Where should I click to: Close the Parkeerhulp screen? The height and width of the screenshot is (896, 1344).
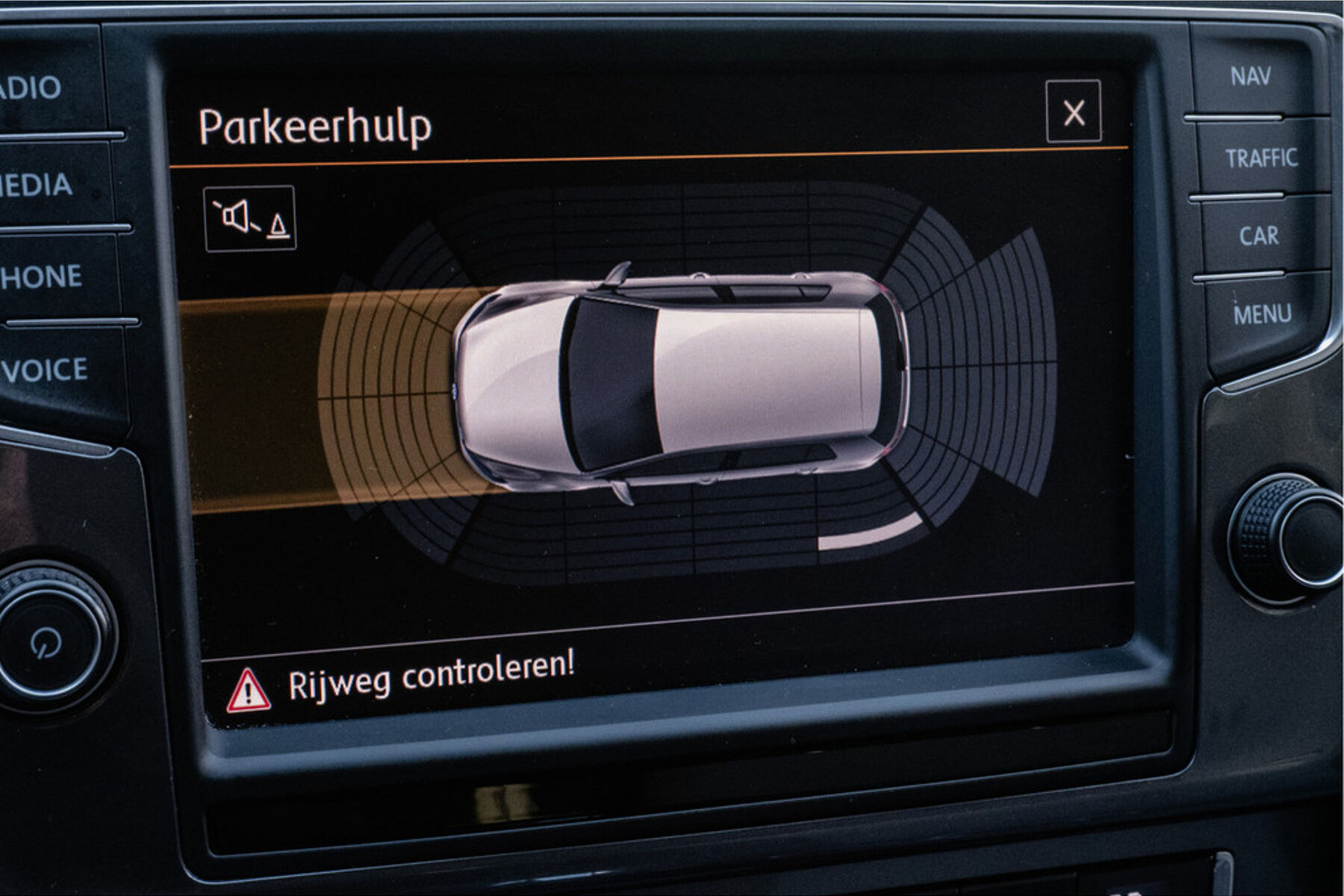1073,112
